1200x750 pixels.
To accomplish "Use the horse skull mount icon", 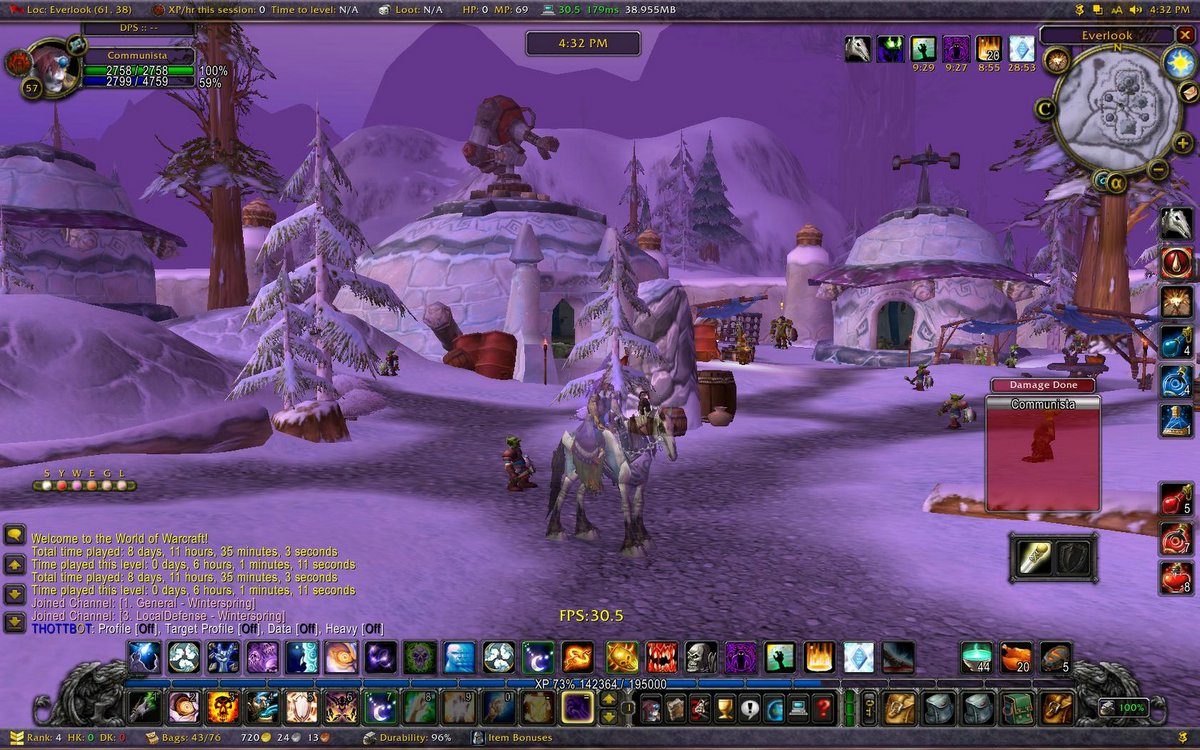I will click(1176, 223).
